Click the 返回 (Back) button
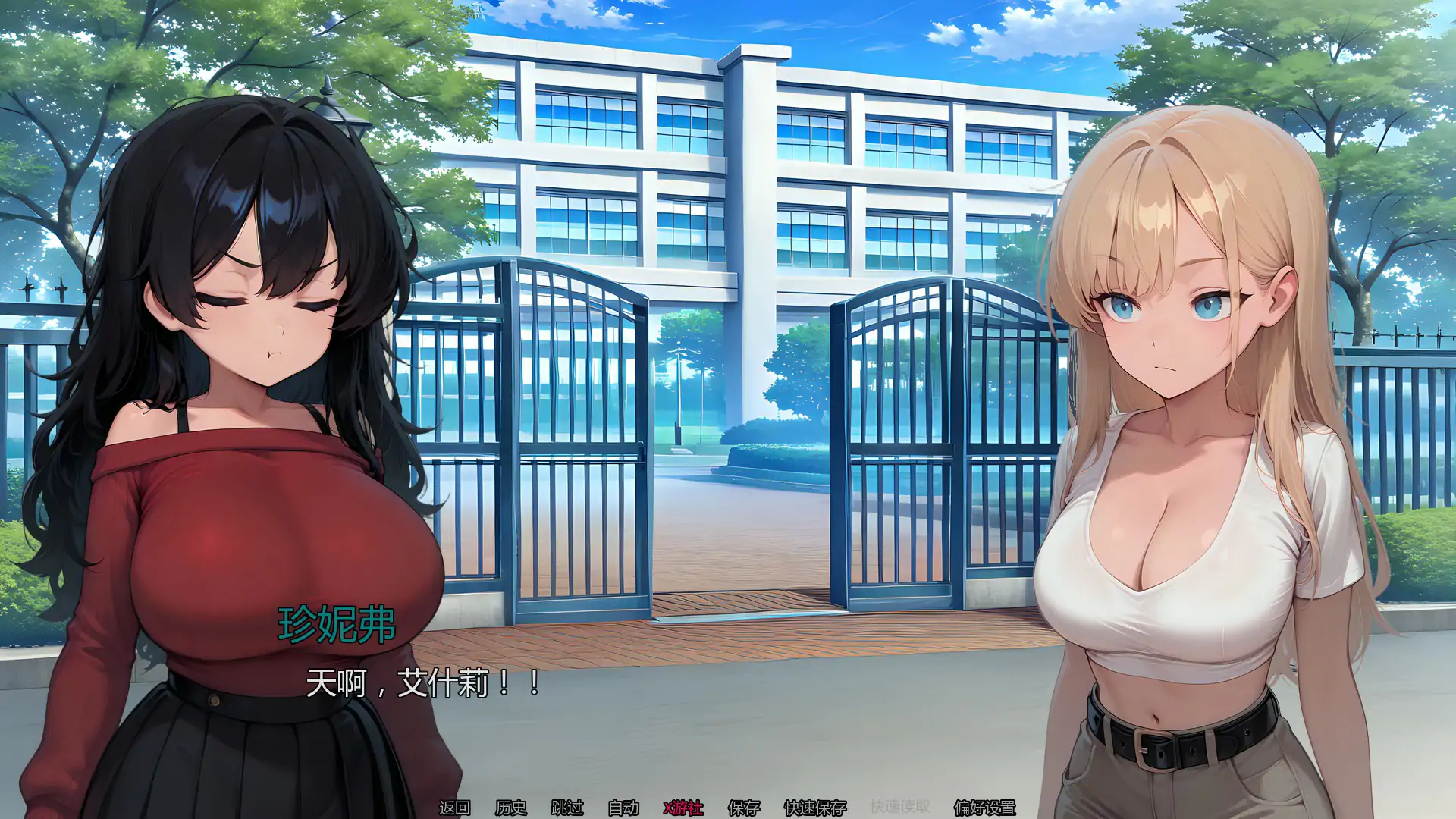The height and width of the screenshot is (819, 1456). 455,808
